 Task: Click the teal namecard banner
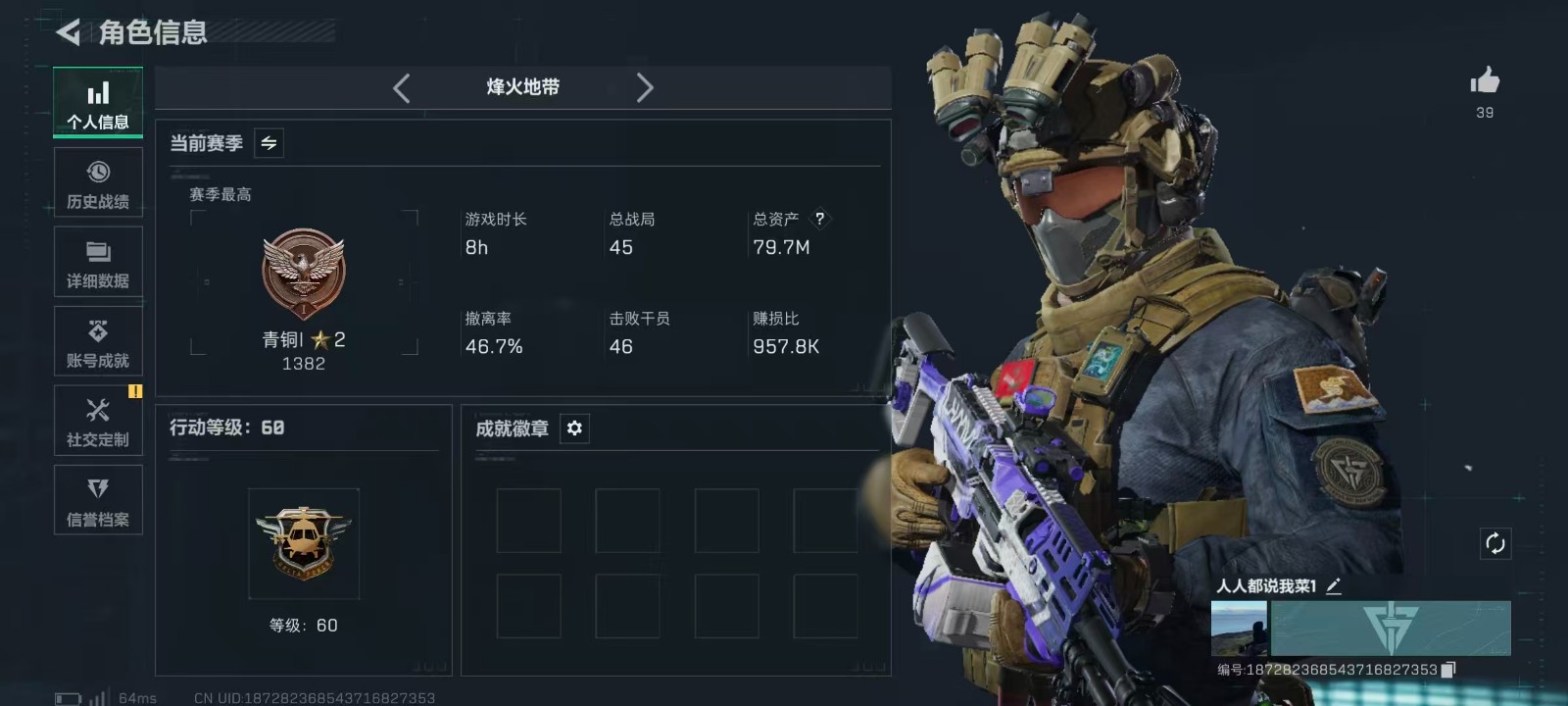coord(1391,629)
